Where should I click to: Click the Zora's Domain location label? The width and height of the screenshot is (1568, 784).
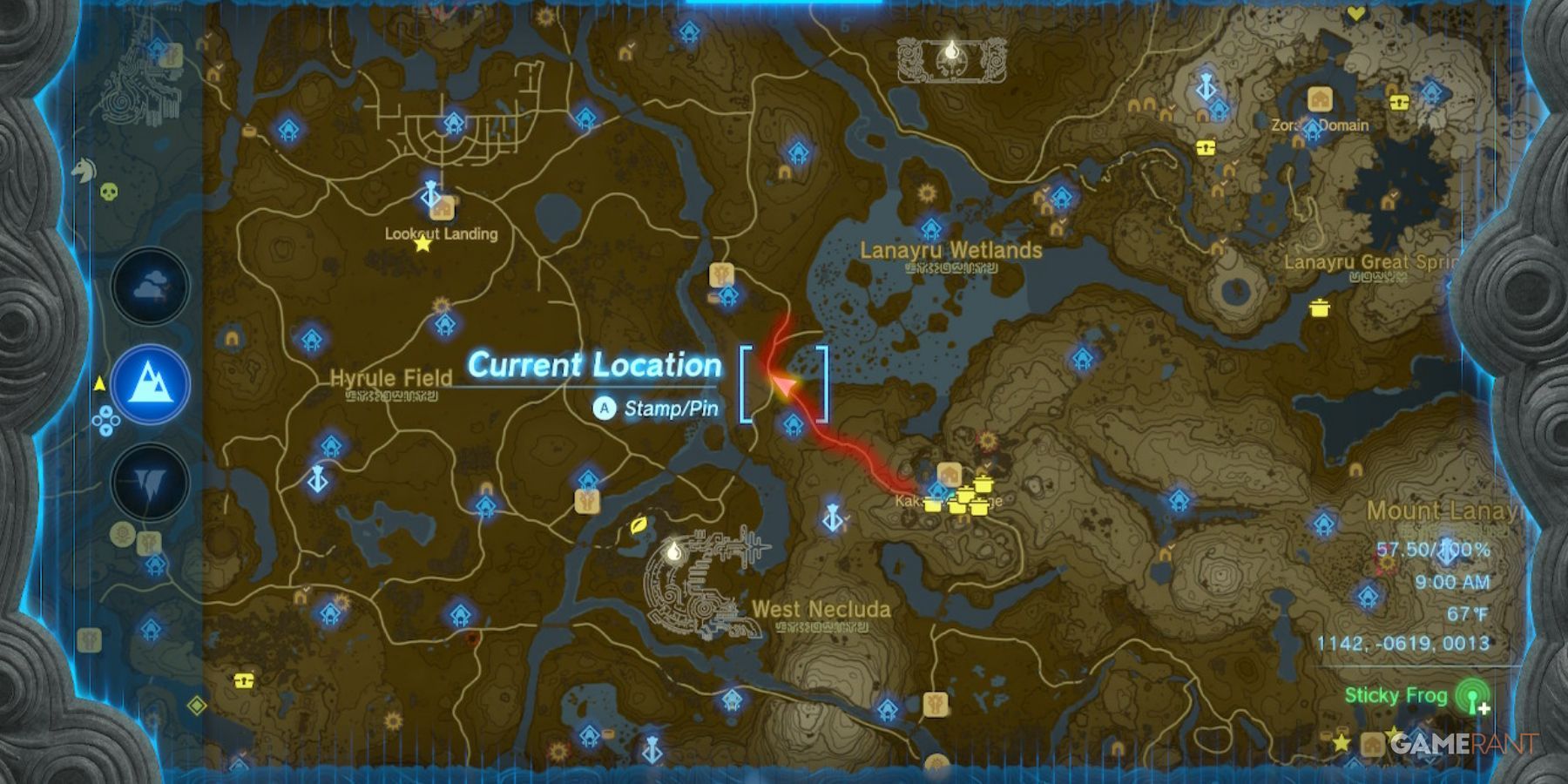(x=1321, y=125)
